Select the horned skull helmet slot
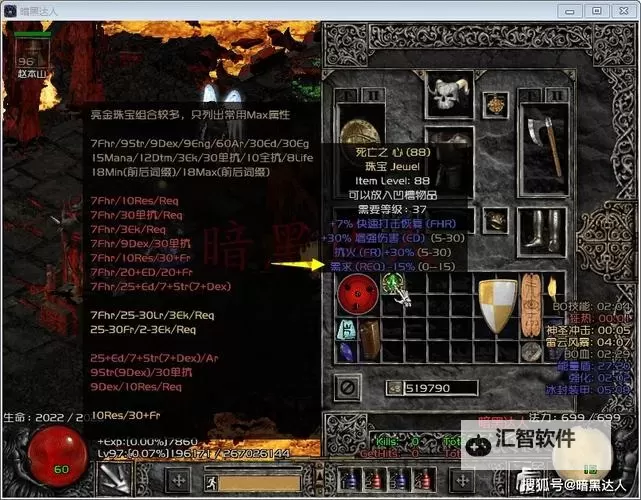641x500 pixels. tap(449, 94)
